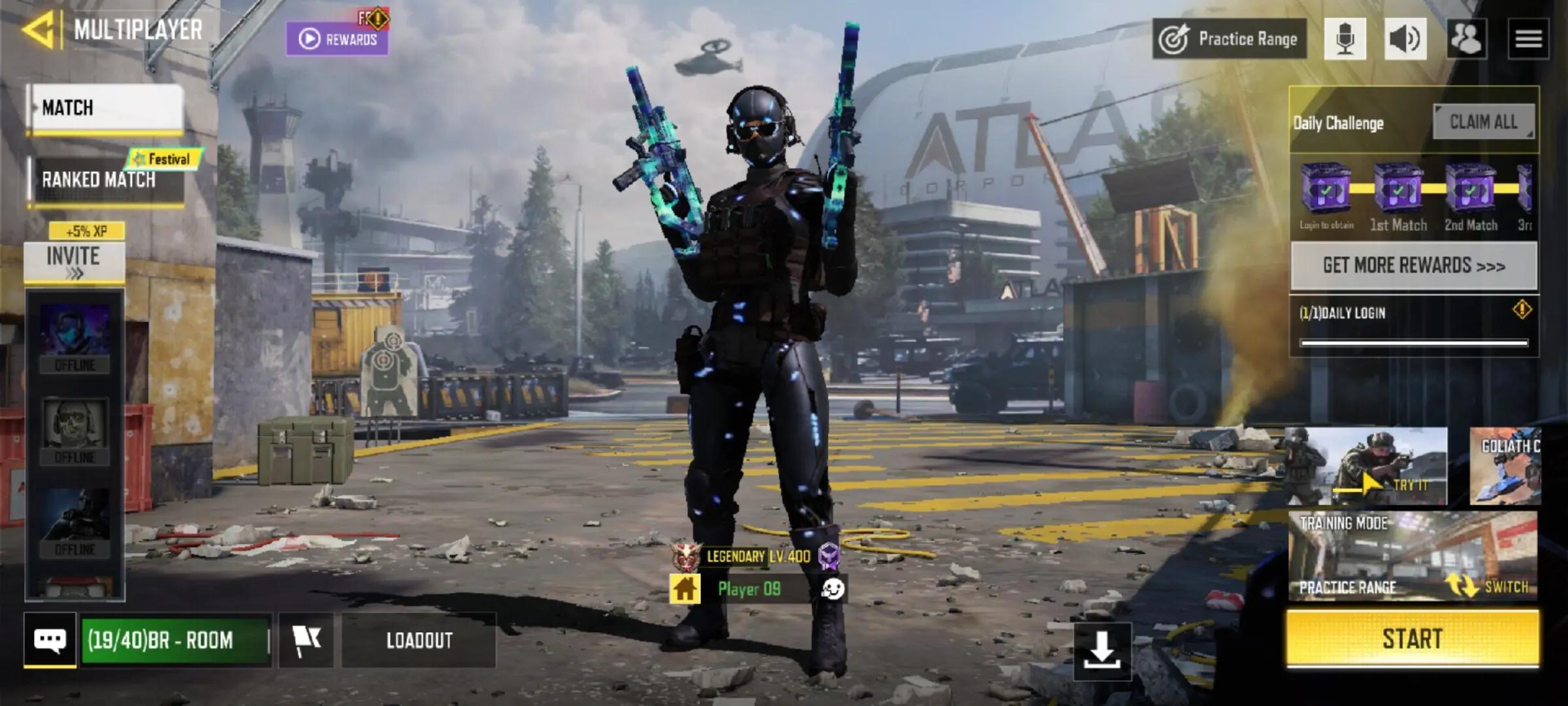
Task: Click Get More Rewards
Action: [1414, 265]
